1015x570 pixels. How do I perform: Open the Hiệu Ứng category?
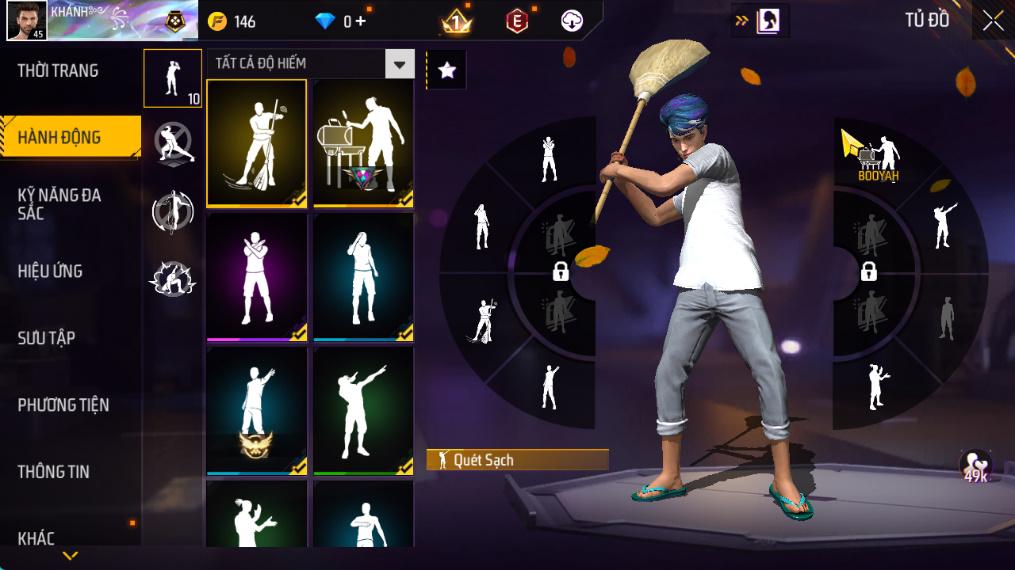(x=50, y=271)
